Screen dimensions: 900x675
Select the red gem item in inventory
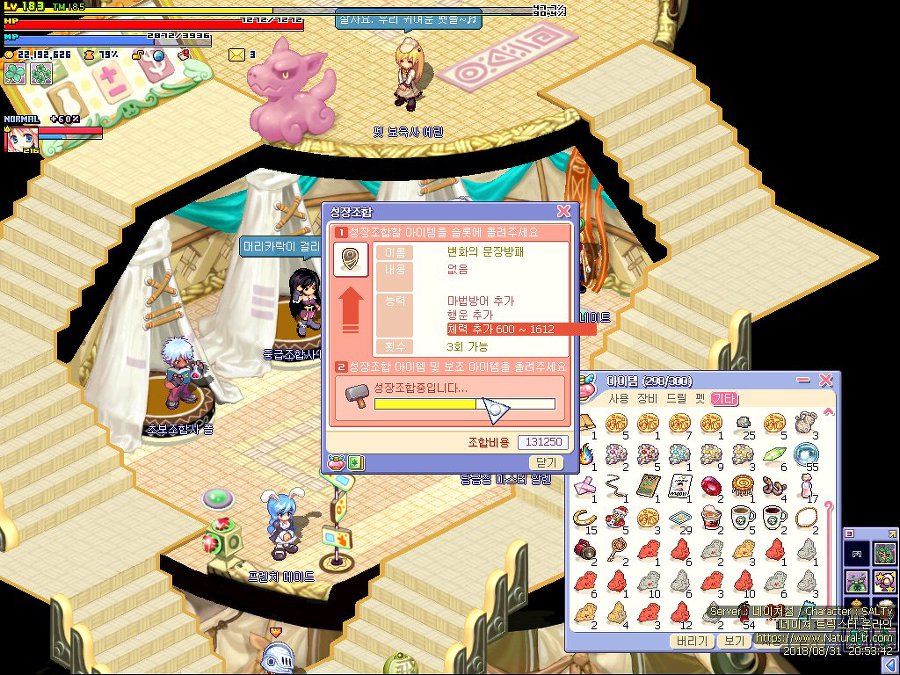click(x=711, y=488)
